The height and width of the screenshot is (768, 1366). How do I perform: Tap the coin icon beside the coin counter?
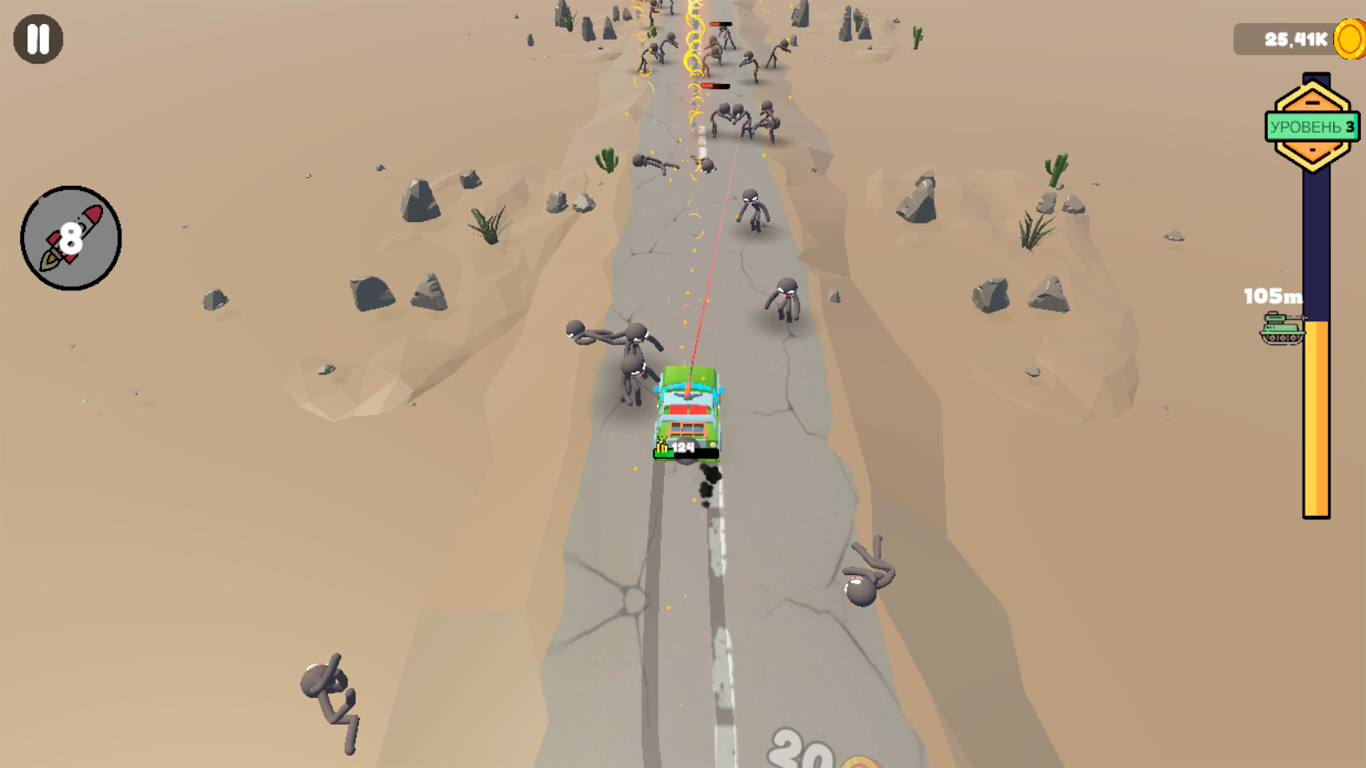[x=1348, y=38]
